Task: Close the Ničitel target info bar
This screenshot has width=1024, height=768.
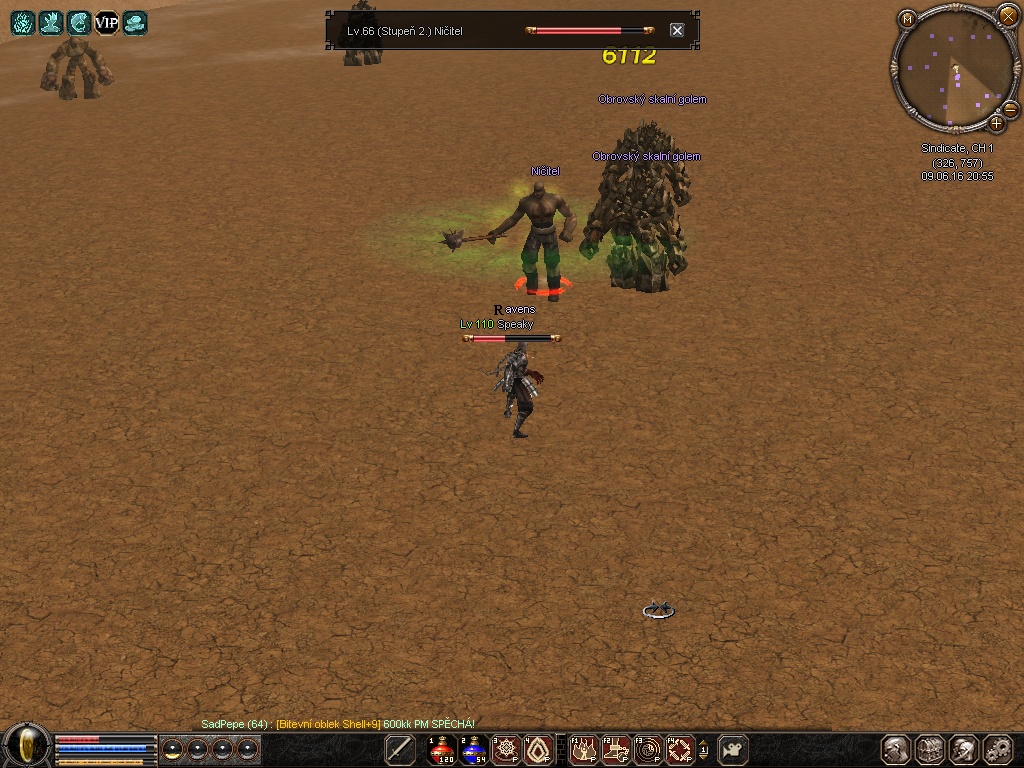Action: click(677, 31)
